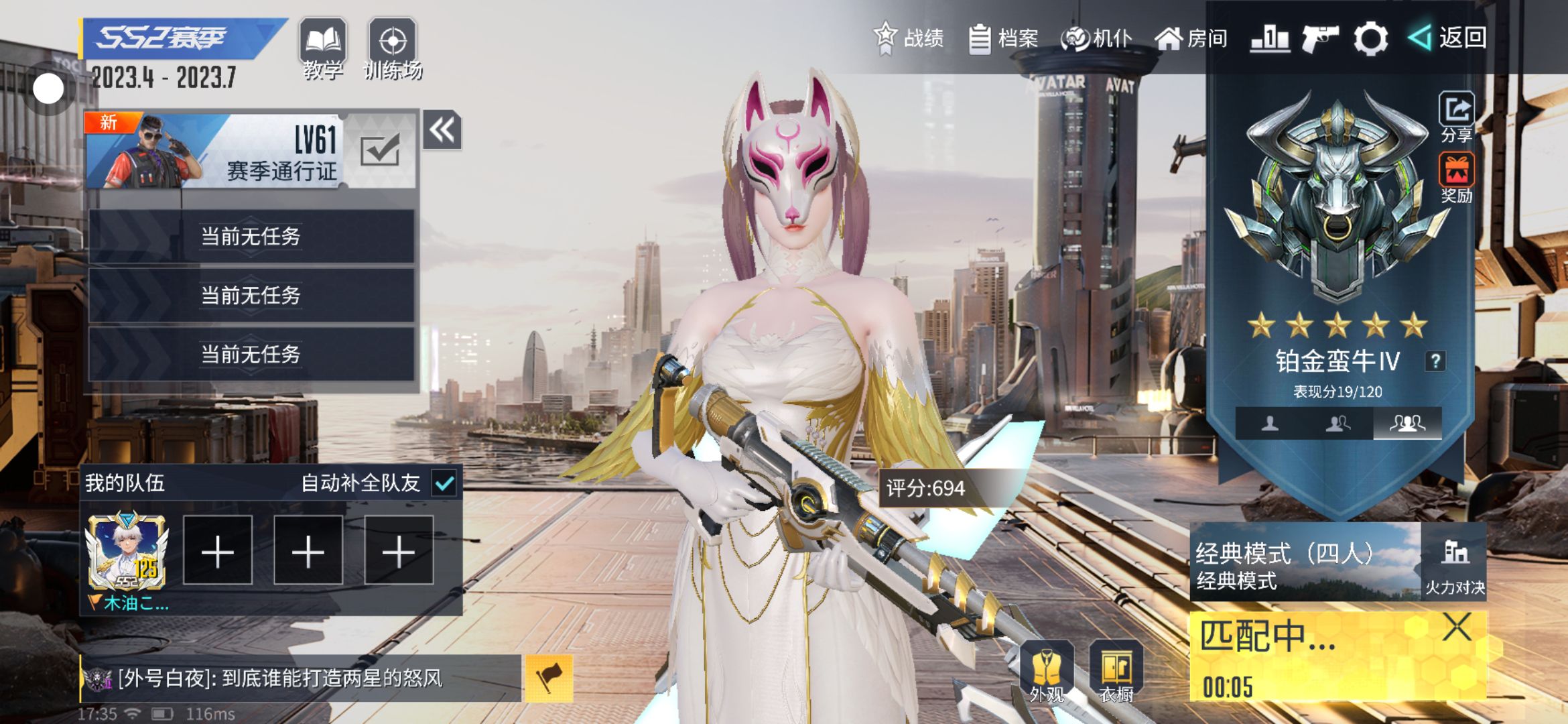1568x724 pixels.
Task: Share rank via 分享 button
Action: click(x=1456, y=116)
